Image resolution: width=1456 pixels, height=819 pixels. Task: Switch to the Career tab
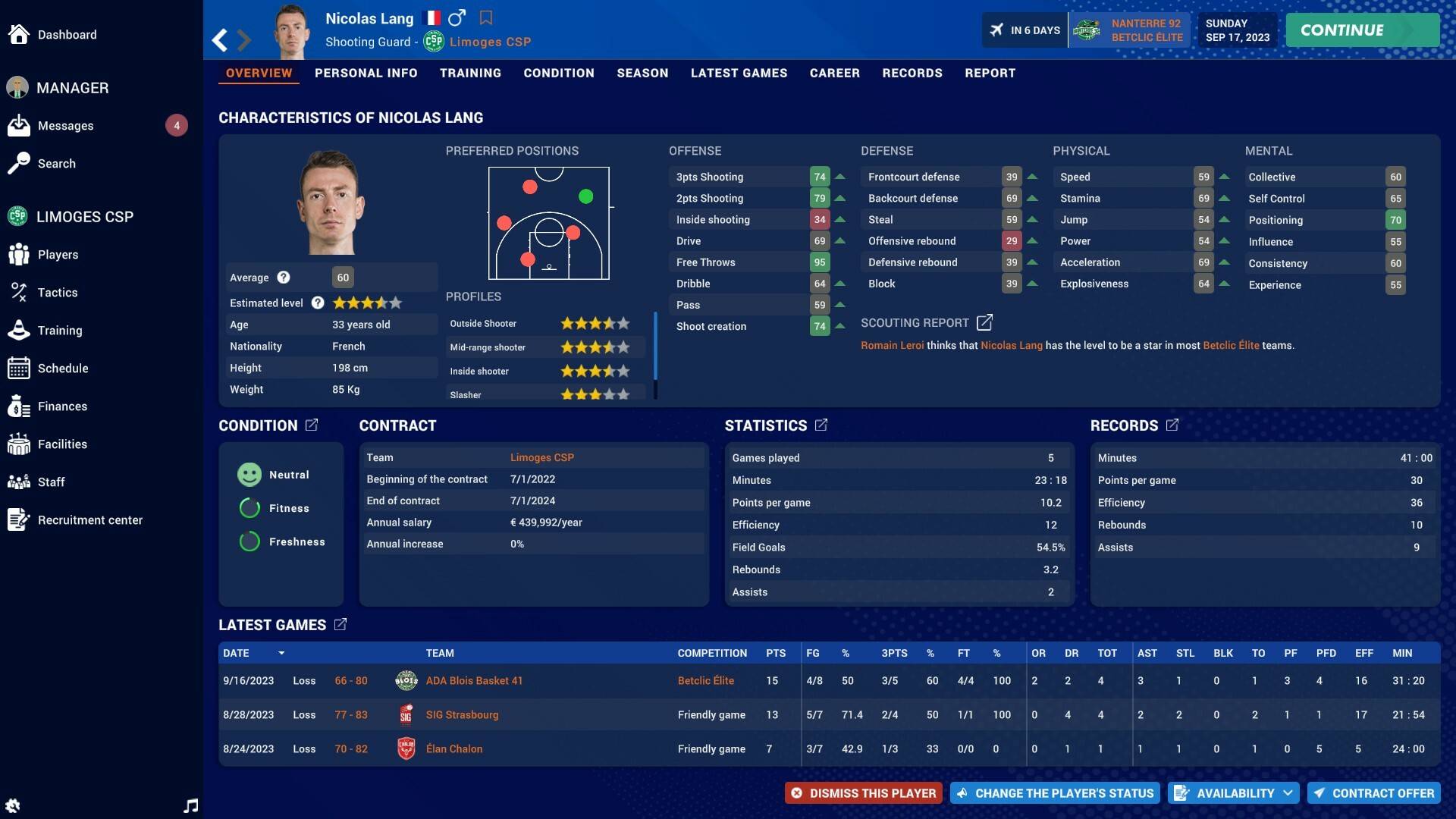[x=835, y=73]
